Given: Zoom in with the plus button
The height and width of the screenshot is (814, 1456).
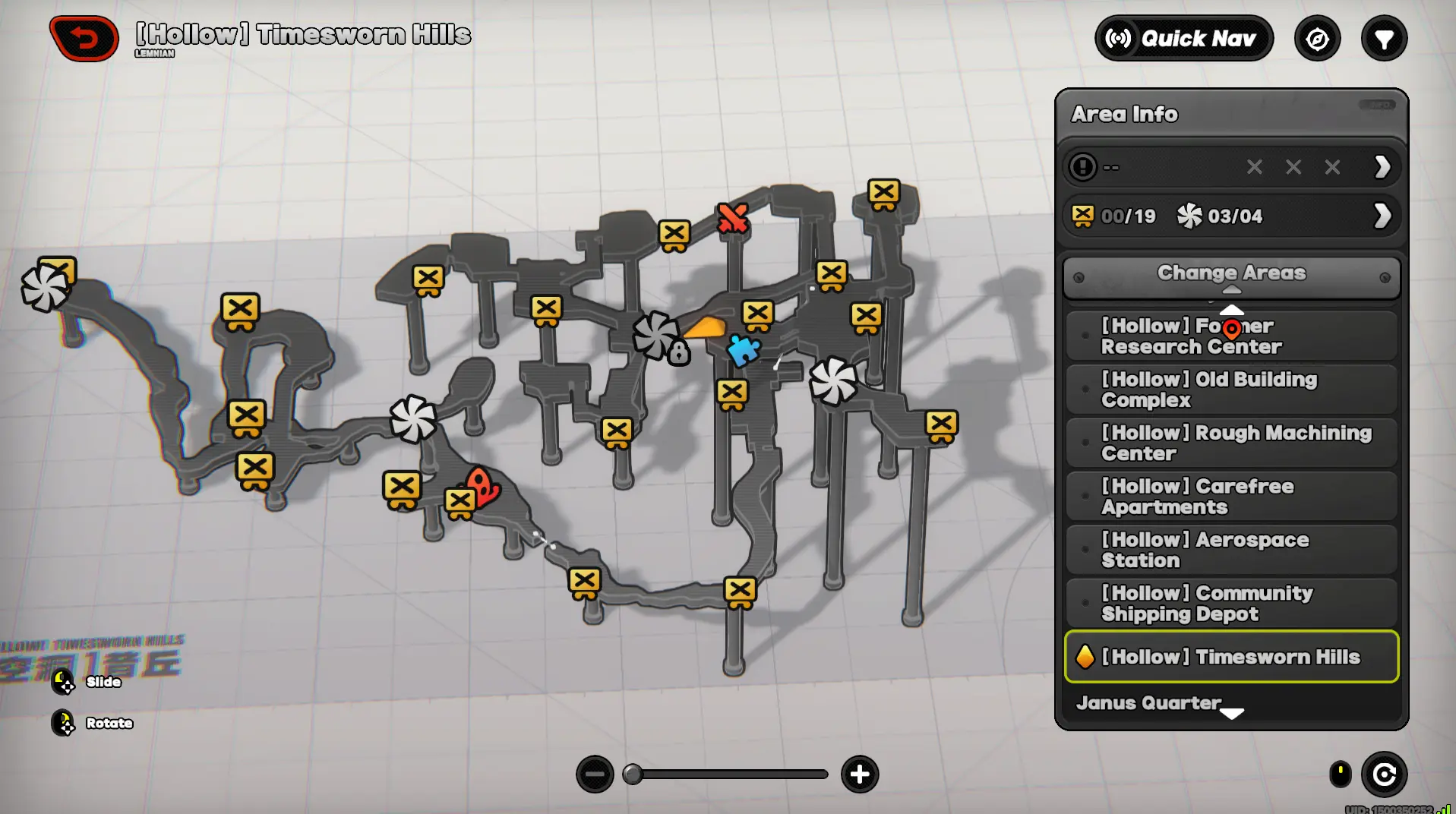Looking at the screenshot, I should [860, 775].
